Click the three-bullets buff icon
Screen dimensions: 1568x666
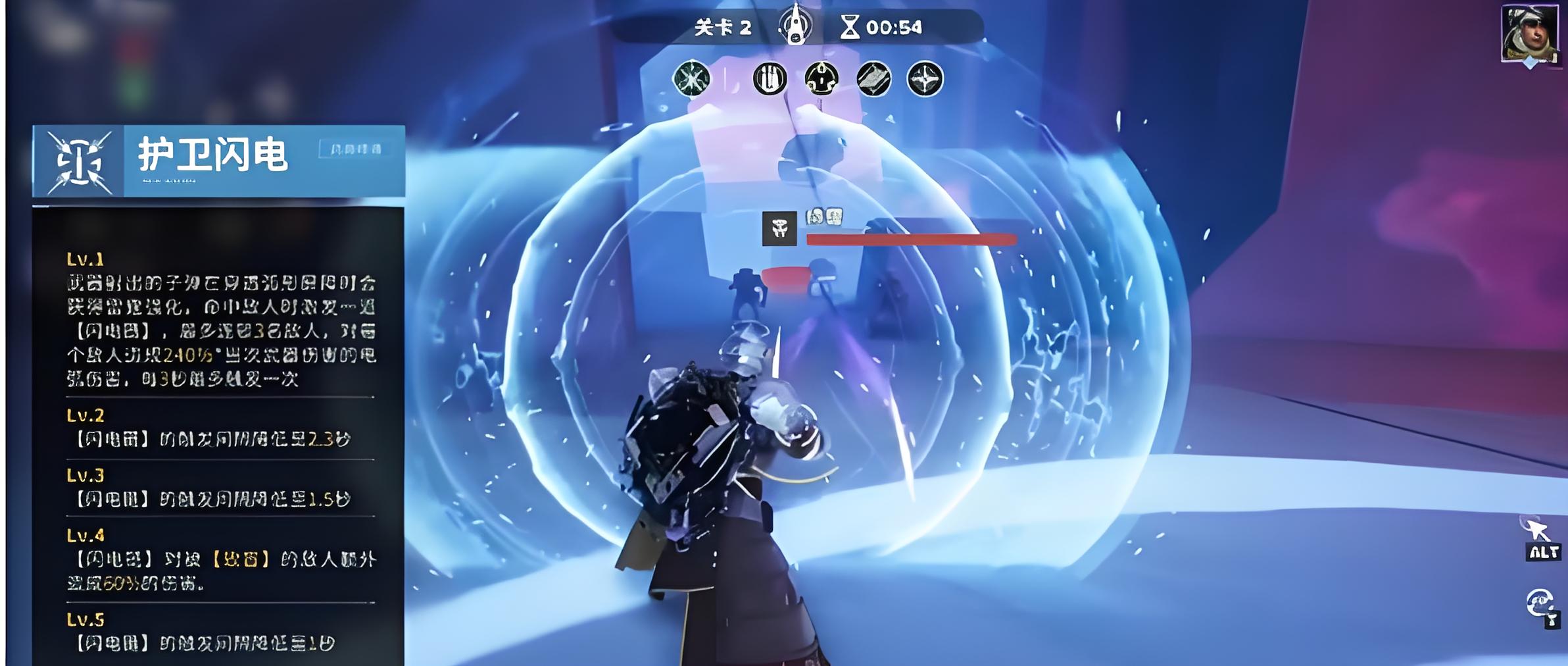pos(770,79)
